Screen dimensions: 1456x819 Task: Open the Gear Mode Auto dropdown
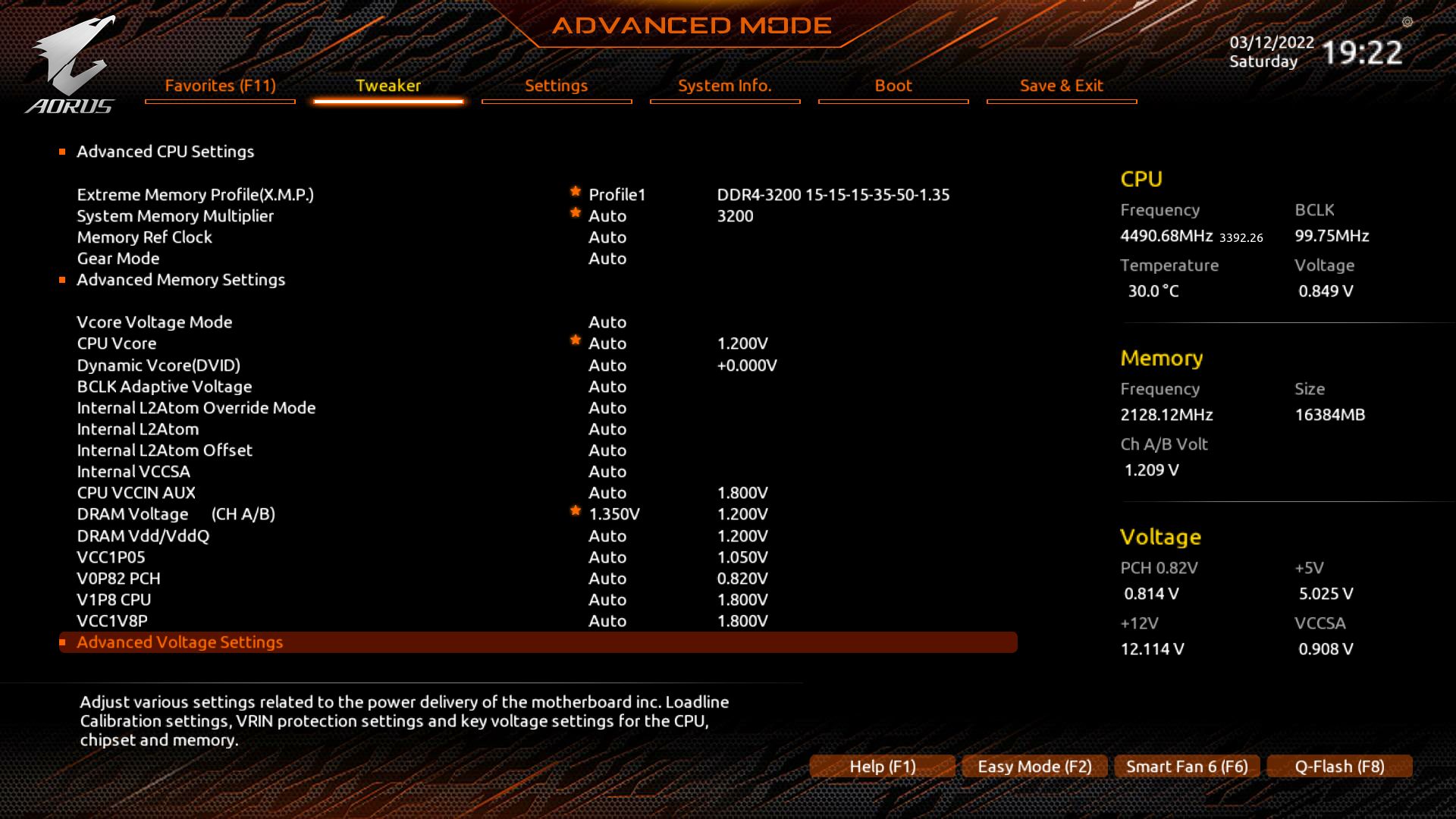pyautogui.click(x=607, y=259)
